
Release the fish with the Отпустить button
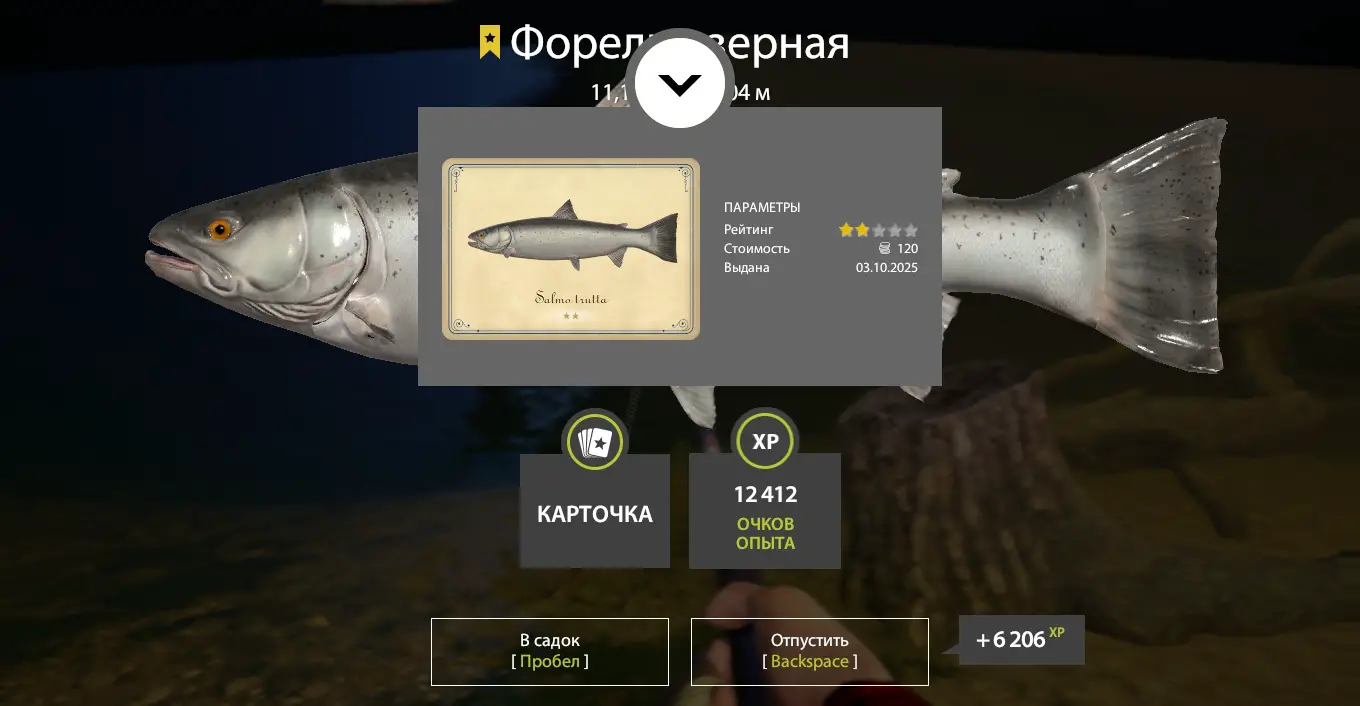pyautogui.click(x=809, y=651)
